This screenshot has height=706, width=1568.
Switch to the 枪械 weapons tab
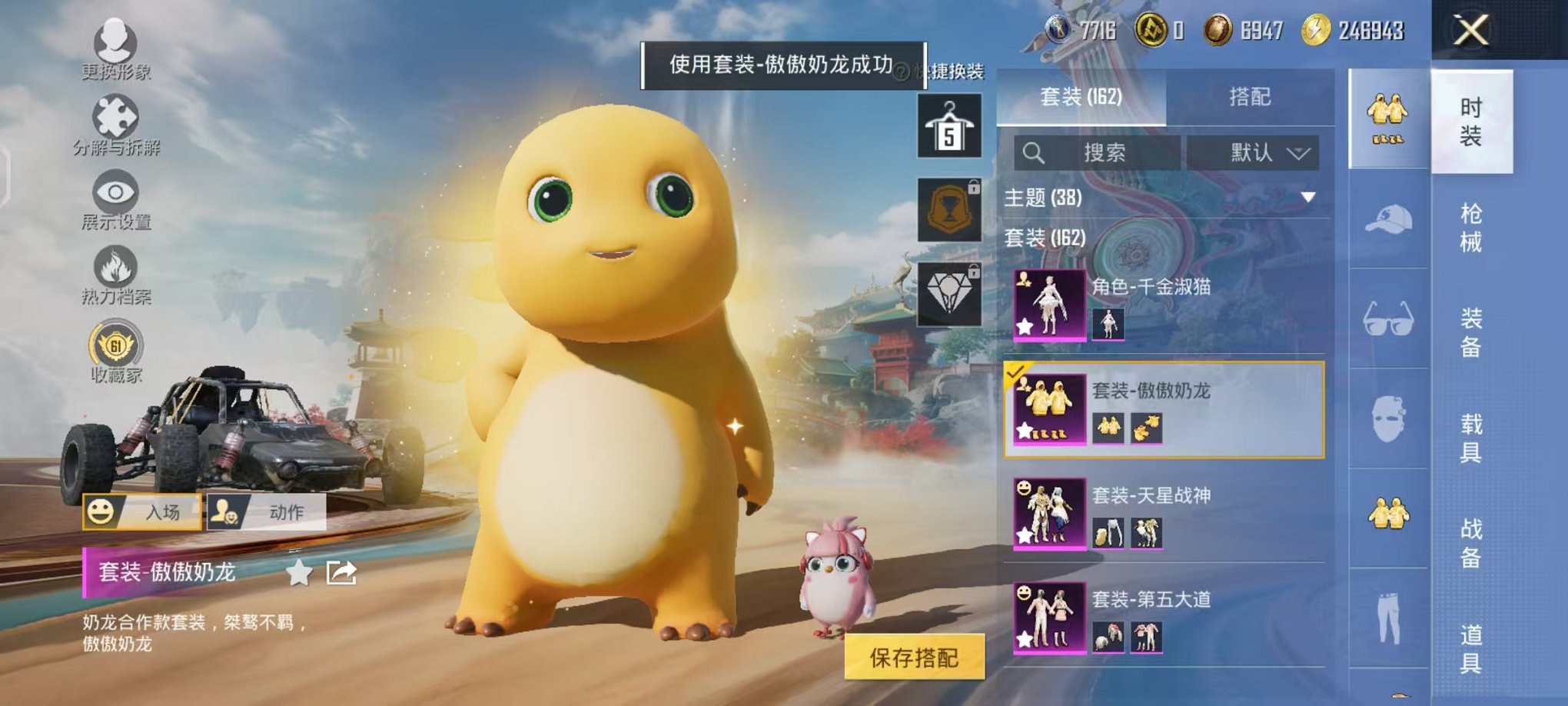(1473, 227)
